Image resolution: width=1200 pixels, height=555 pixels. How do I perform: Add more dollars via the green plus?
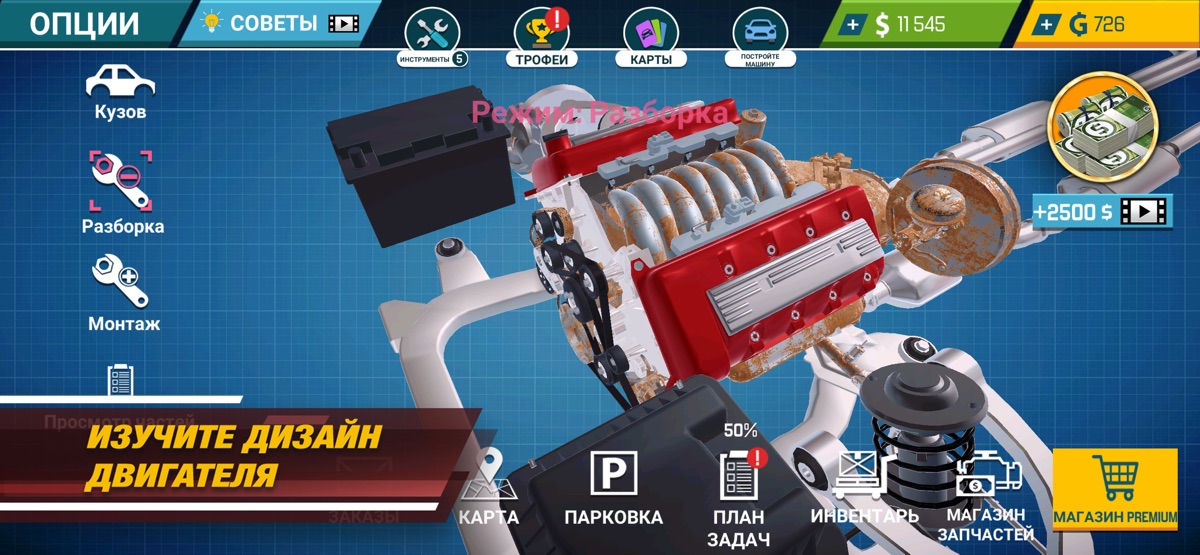850,25
